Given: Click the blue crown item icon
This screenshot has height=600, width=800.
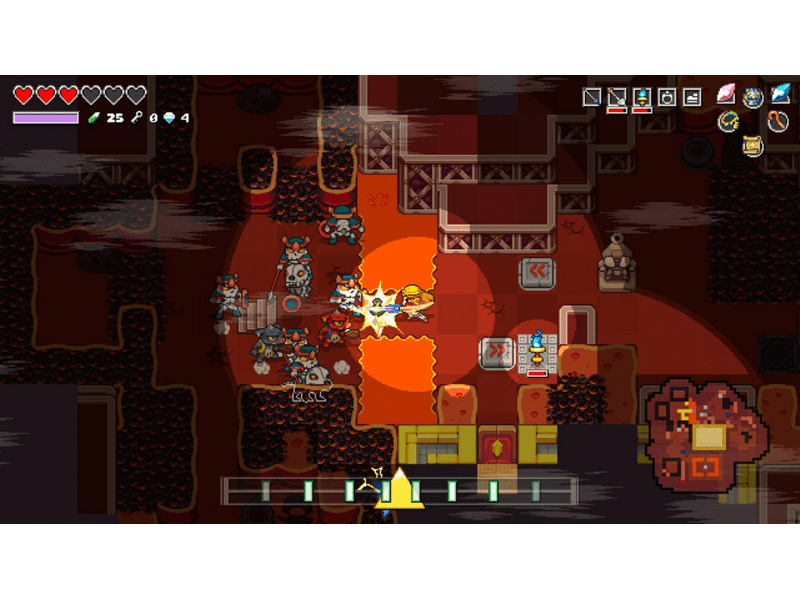Looking at the screenshot, I should tap(753, 97).
